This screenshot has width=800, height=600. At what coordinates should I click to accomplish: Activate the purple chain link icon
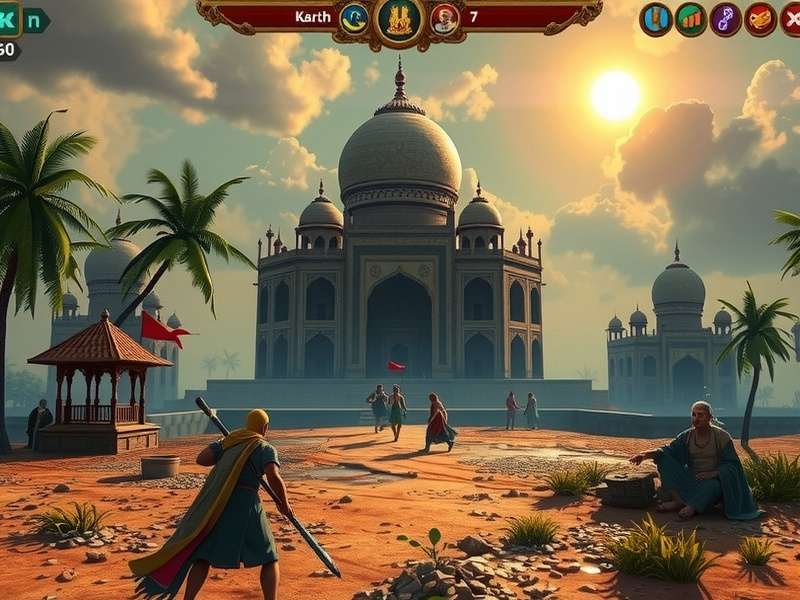(x=726, y=19)
